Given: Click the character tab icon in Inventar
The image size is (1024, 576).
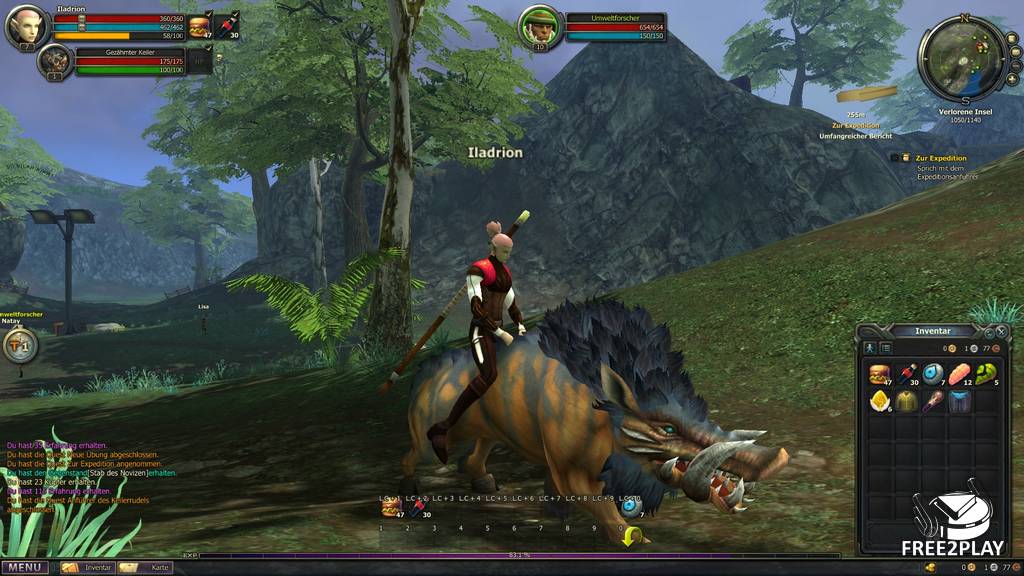Looking at the screenshot, I should click(870, 347).
